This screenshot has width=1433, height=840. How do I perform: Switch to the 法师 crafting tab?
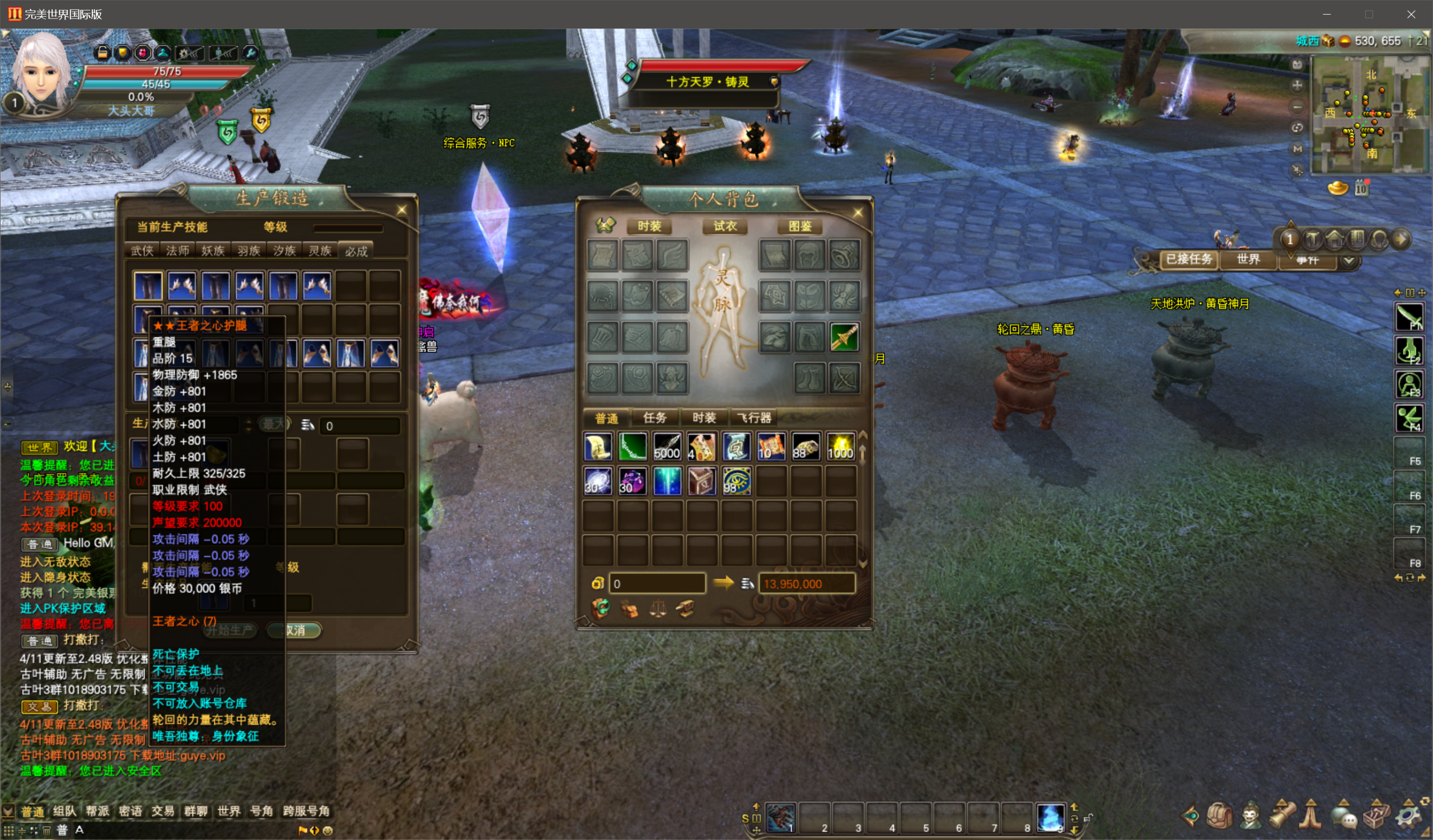[177, 251]
